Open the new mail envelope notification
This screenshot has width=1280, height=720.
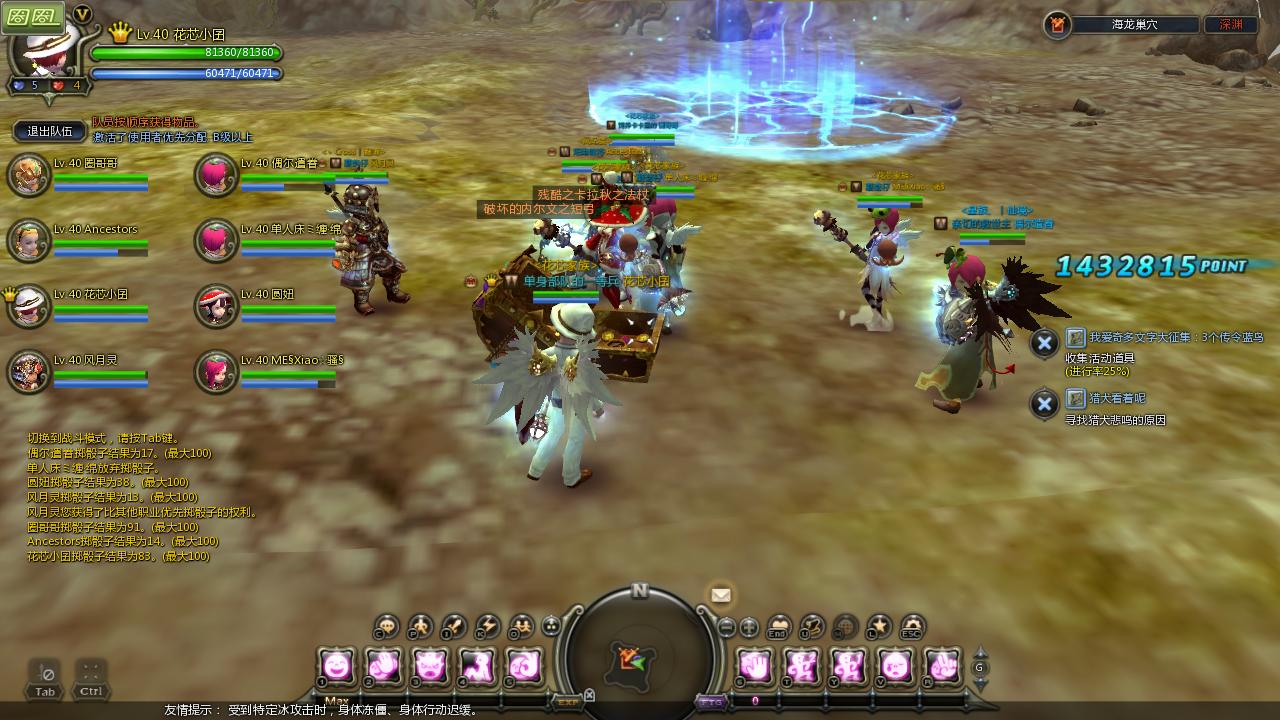tap(721, 595)
